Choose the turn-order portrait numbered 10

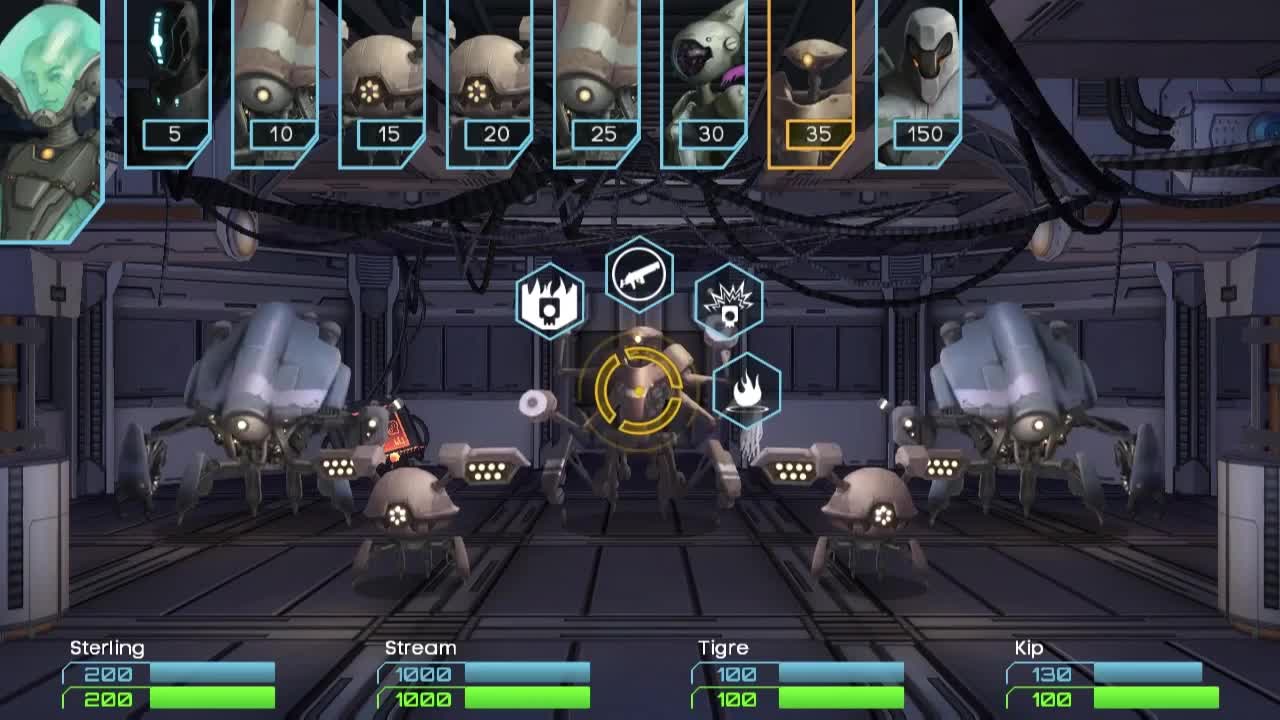click(275, 82)
